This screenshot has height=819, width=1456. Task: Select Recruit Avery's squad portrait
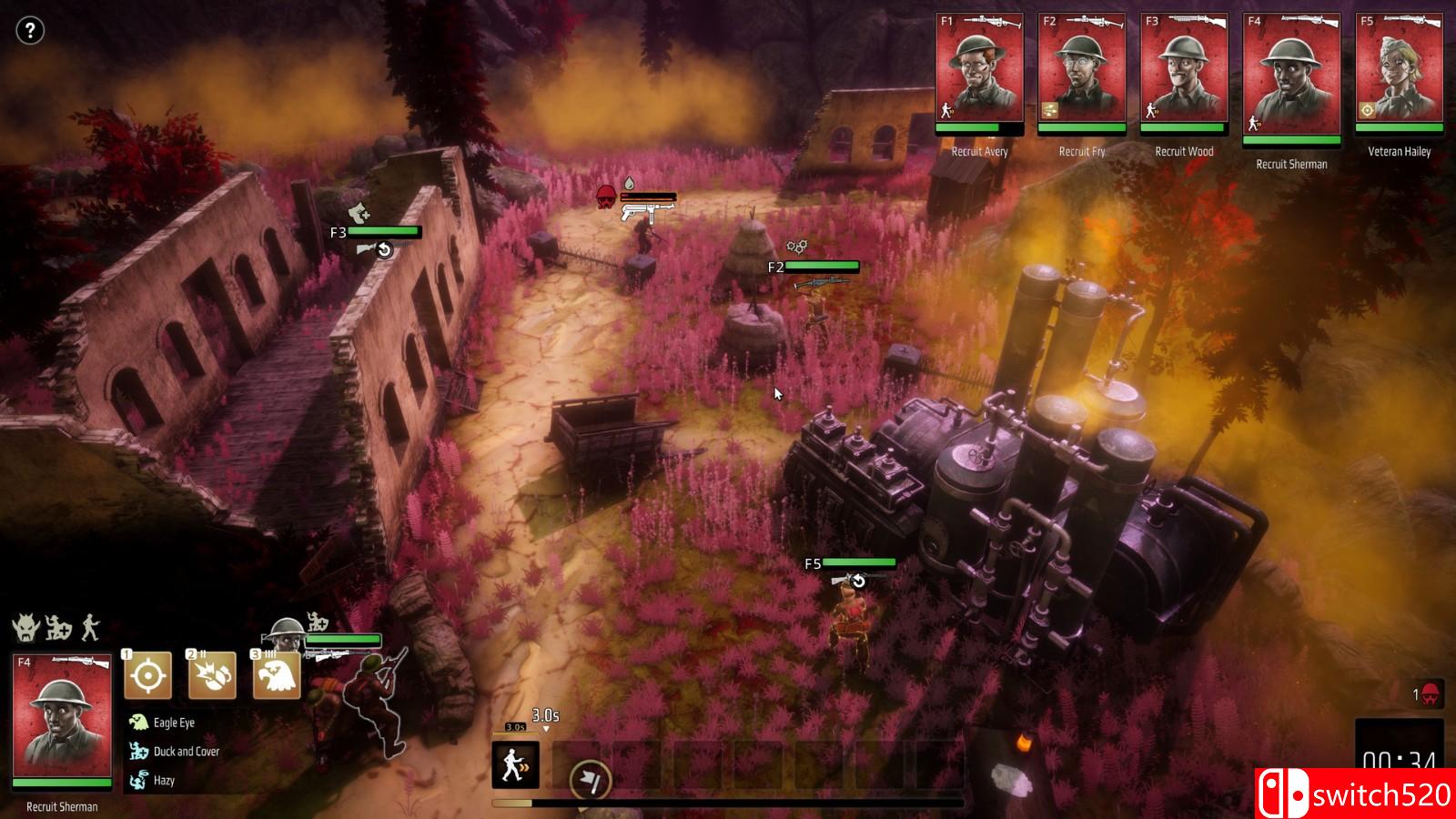click(979, 72)
